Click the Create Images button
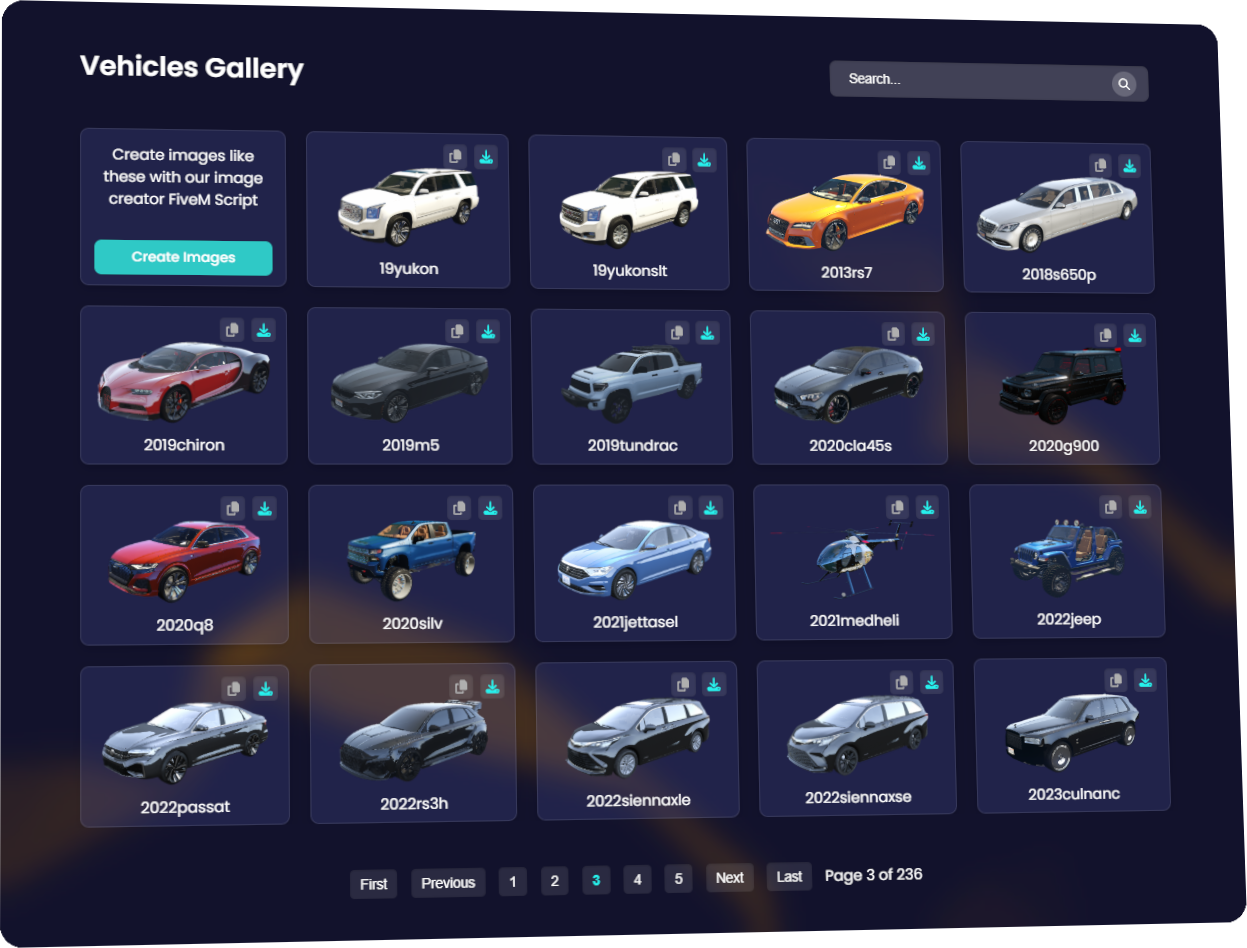 183,257
